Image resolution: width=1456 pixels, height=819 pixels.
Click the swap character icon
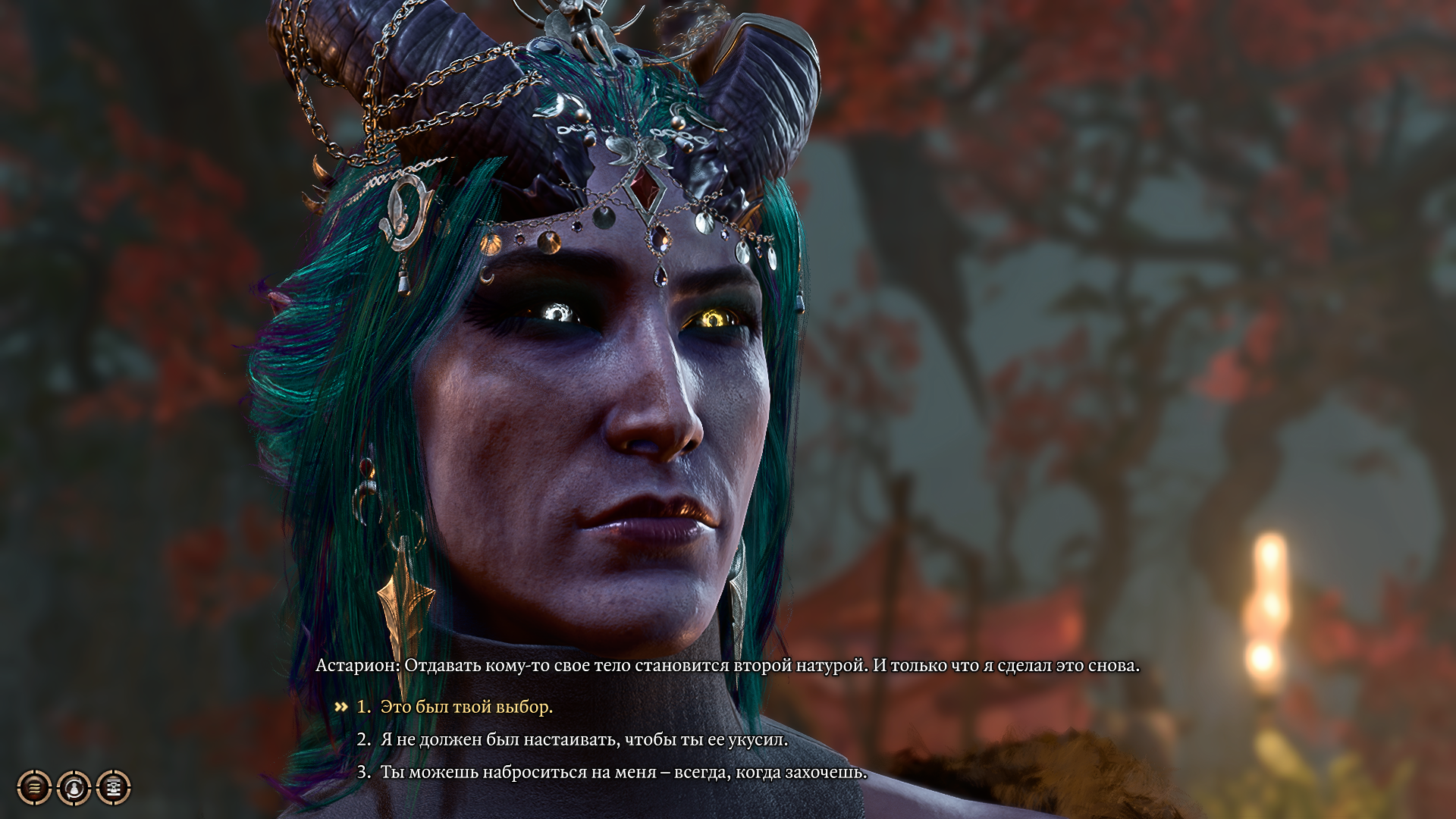pos(74,788)
